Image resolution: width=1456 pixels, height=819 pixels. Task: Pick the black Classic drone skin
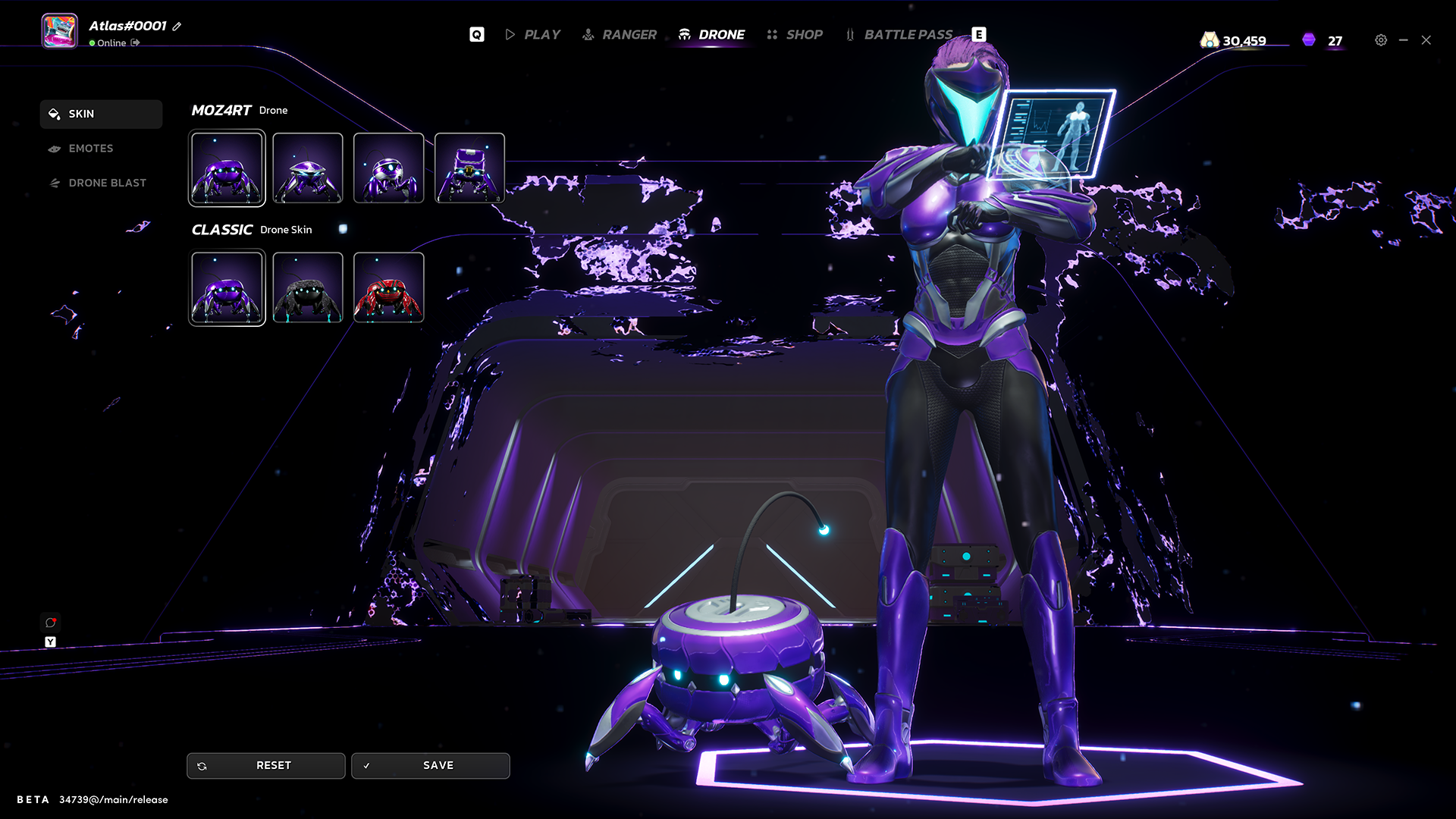(x=308, y=287)
